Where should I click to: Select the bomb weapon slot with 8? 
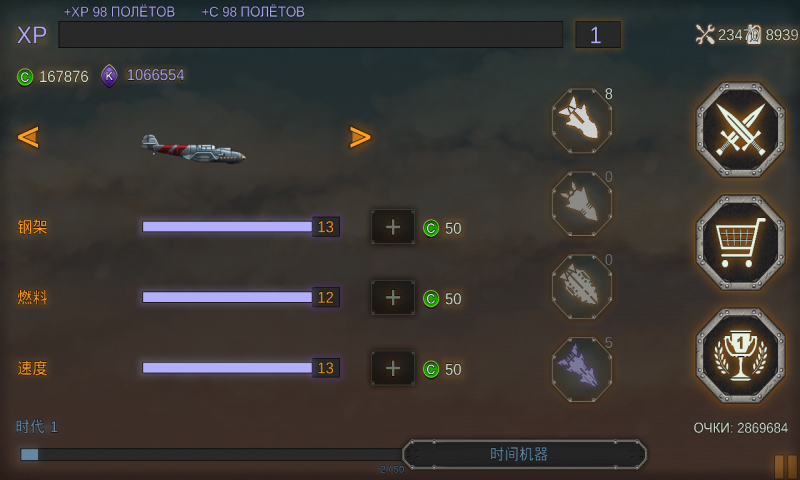[582, 121]
